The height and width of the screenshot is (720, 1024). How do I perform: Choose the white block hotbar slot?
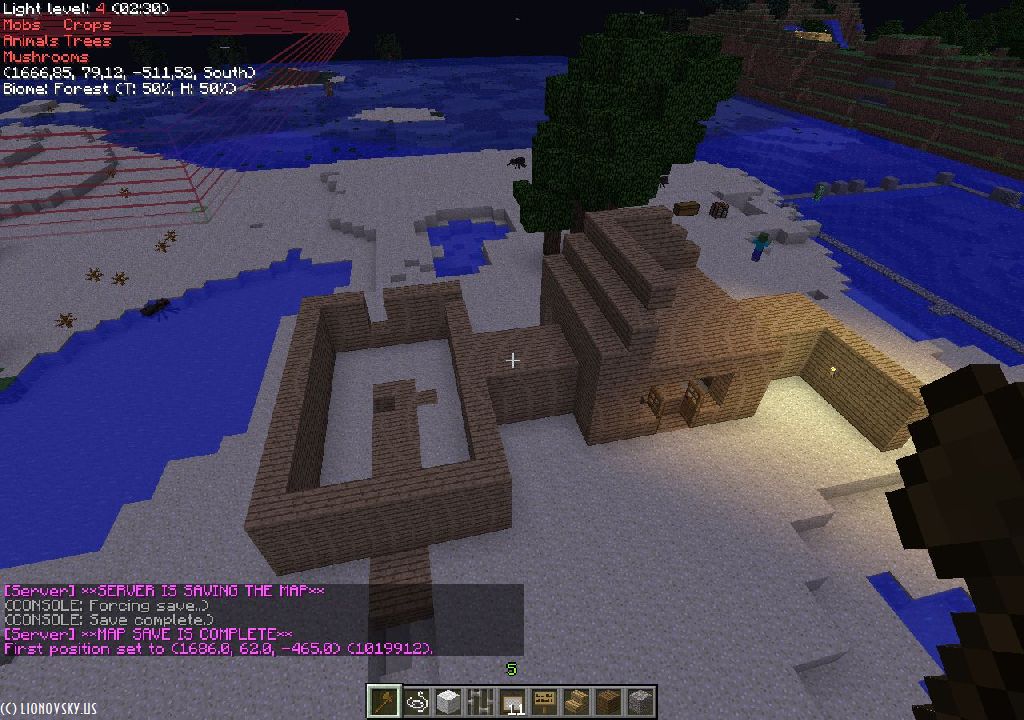tap(448, 701)
